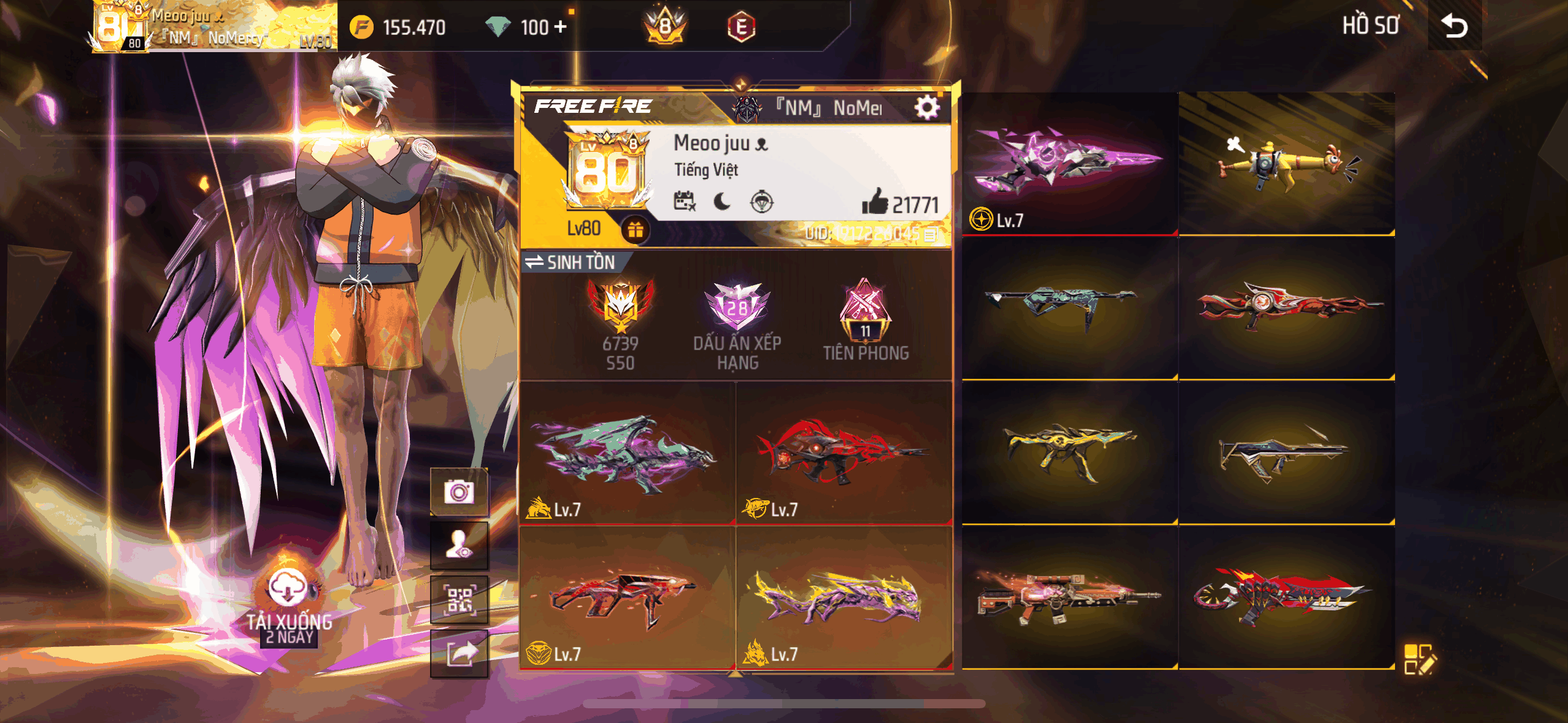Open the edit showcase layout icon
The image size is (1568, 723).
click(x=1420, y=659)
